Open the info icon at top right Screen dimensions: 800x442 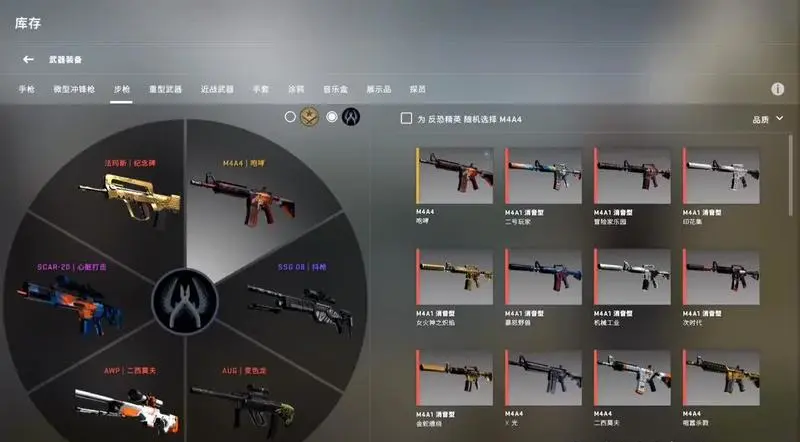777,89
